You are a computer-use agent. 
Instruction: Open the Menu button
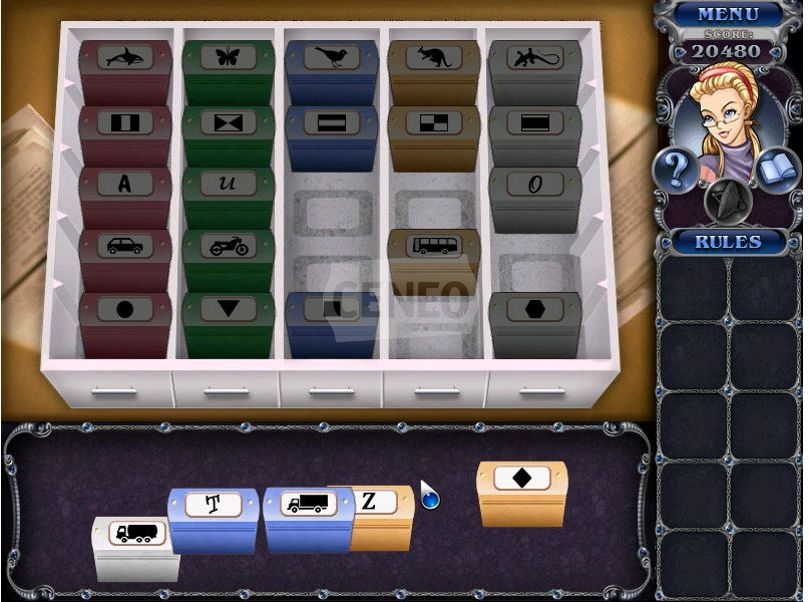click(727, 14)
